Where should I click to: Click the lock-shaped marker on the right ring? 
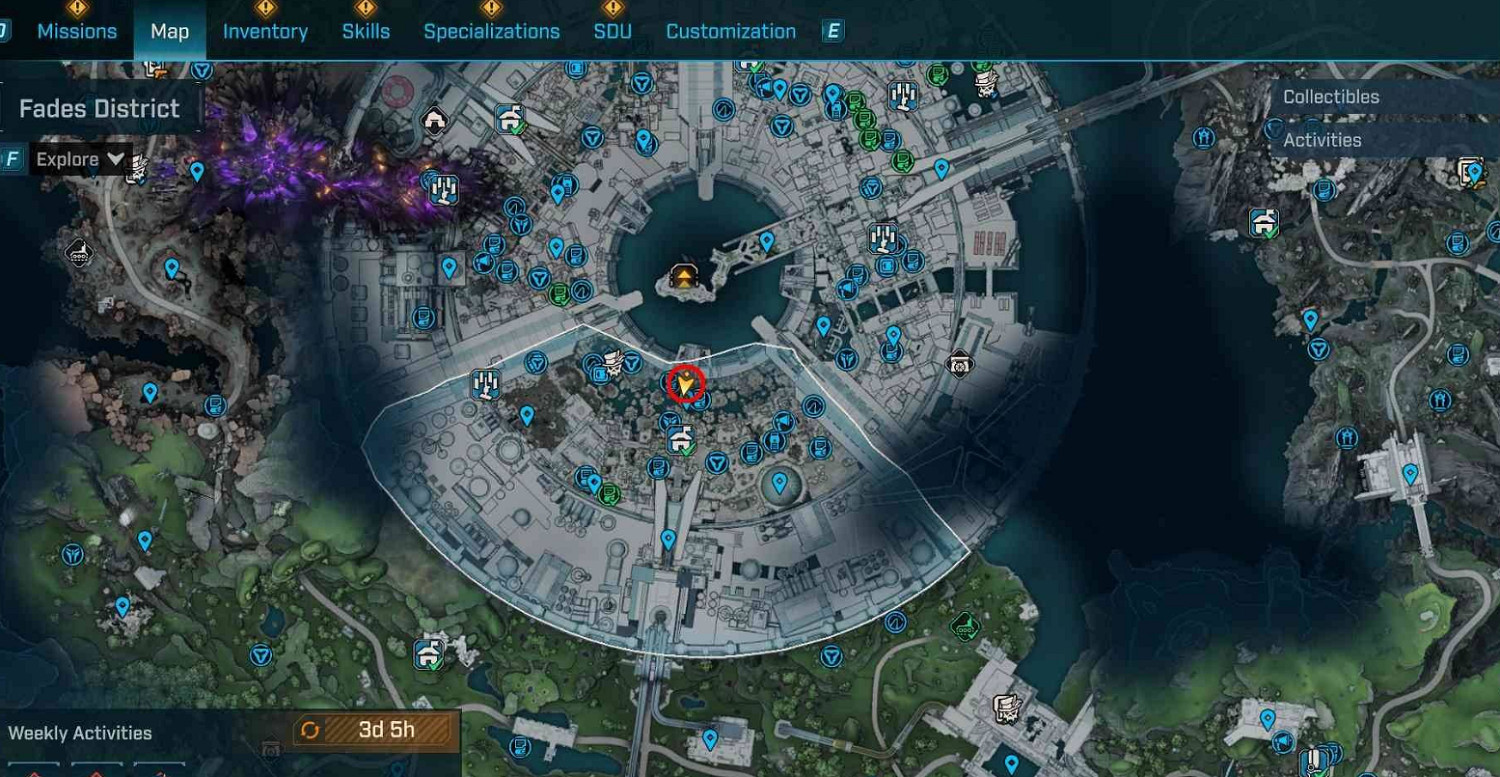coord(958,363)
